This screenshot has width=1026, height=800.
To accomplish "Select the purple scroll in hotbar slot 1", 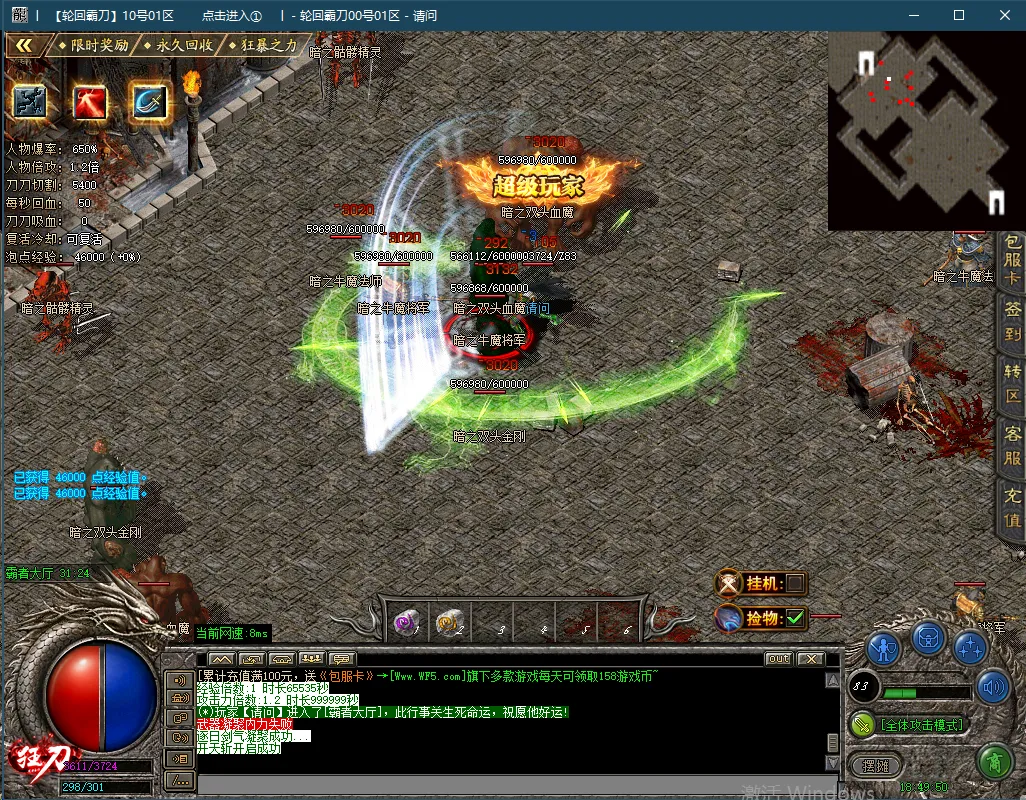I will [406, 621].
